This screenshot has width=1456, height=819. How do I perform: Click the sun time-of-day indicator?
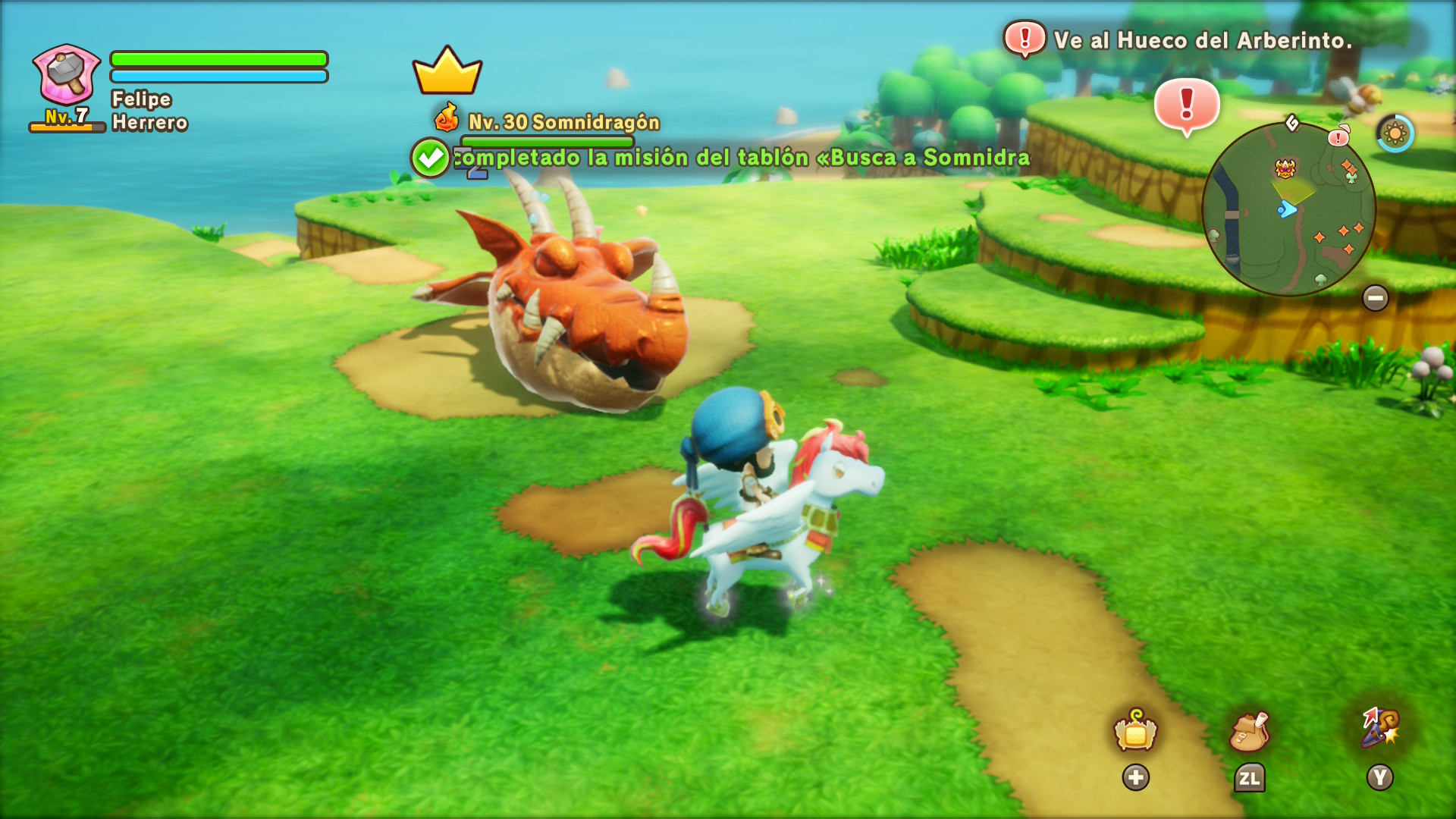(x=1395, y=134)
